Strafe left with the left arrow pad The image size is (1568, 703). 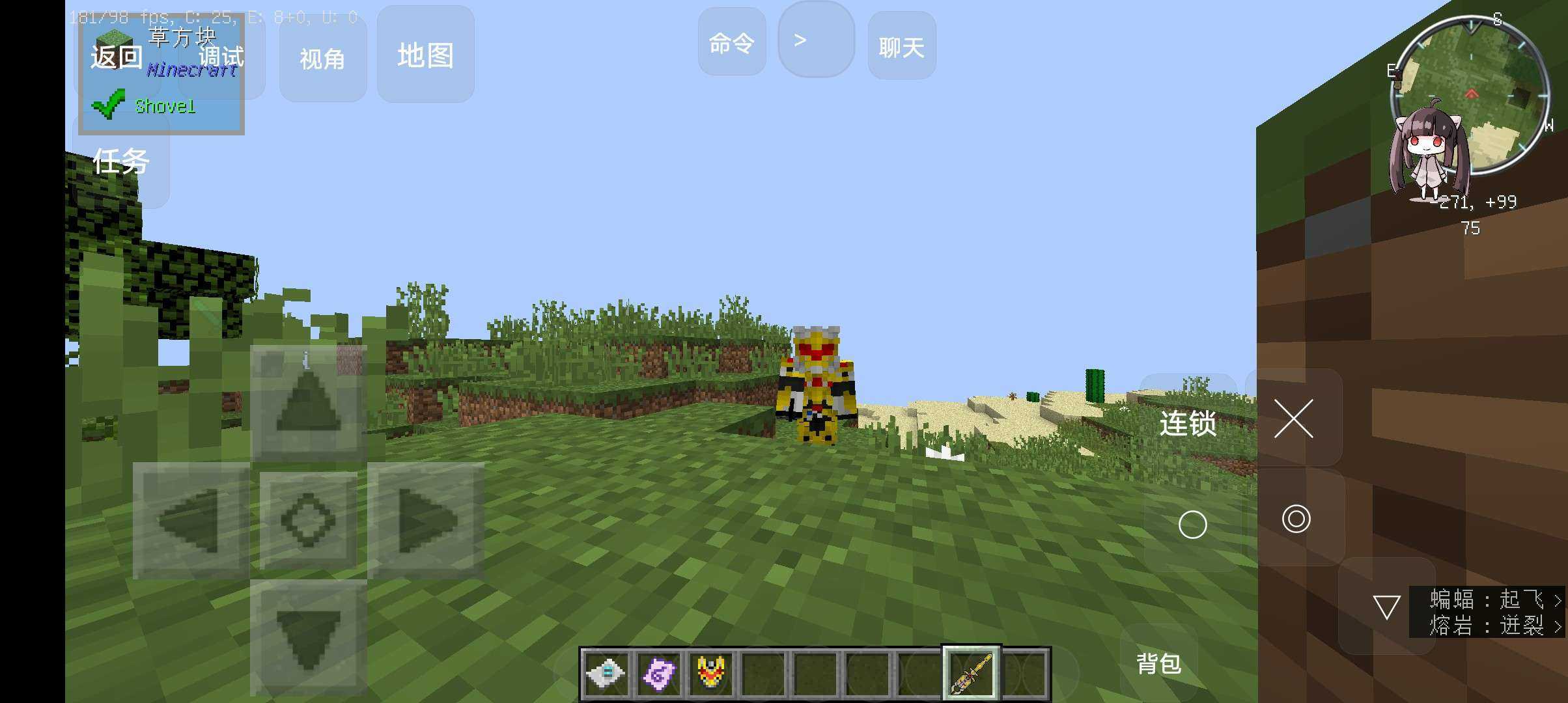[x=190, y=520]
